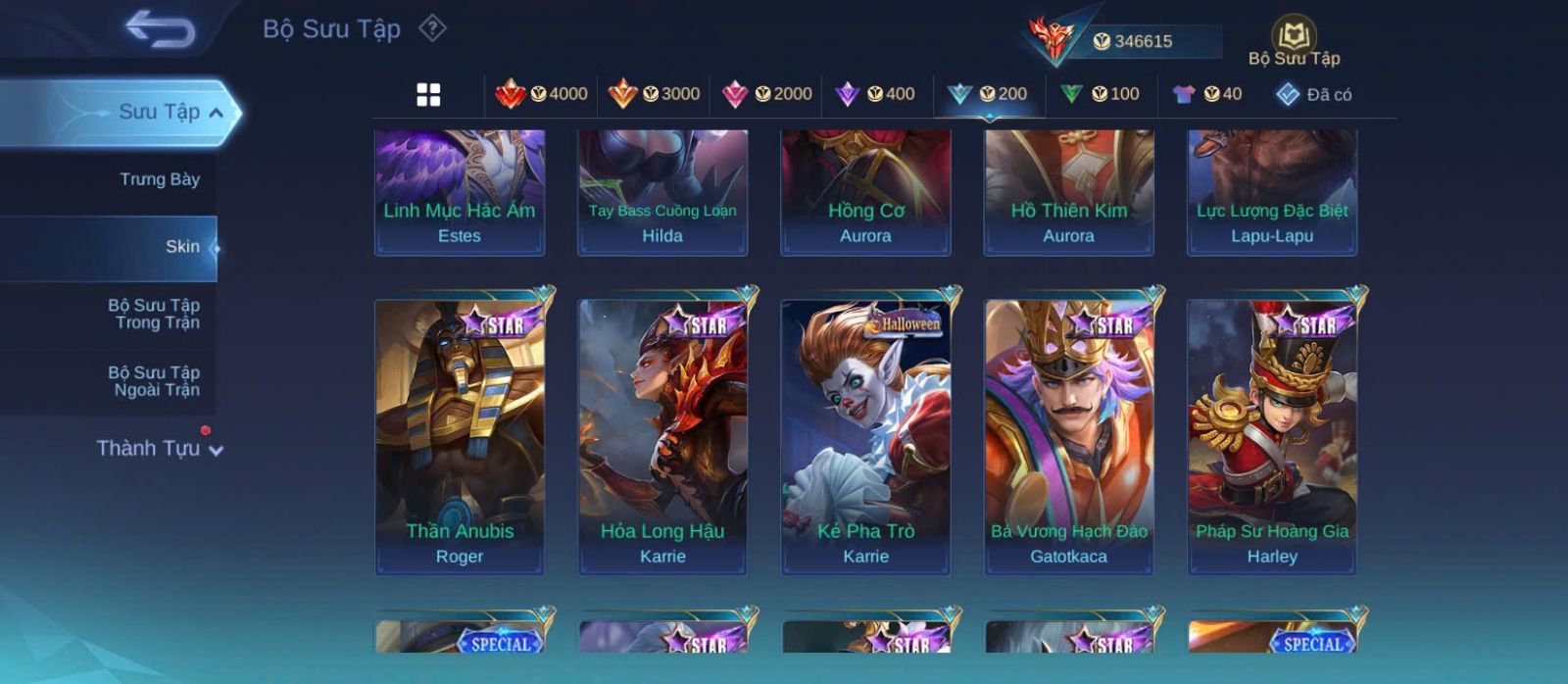Switch to the 4000 points tier tab

click(x=541, y=94)
